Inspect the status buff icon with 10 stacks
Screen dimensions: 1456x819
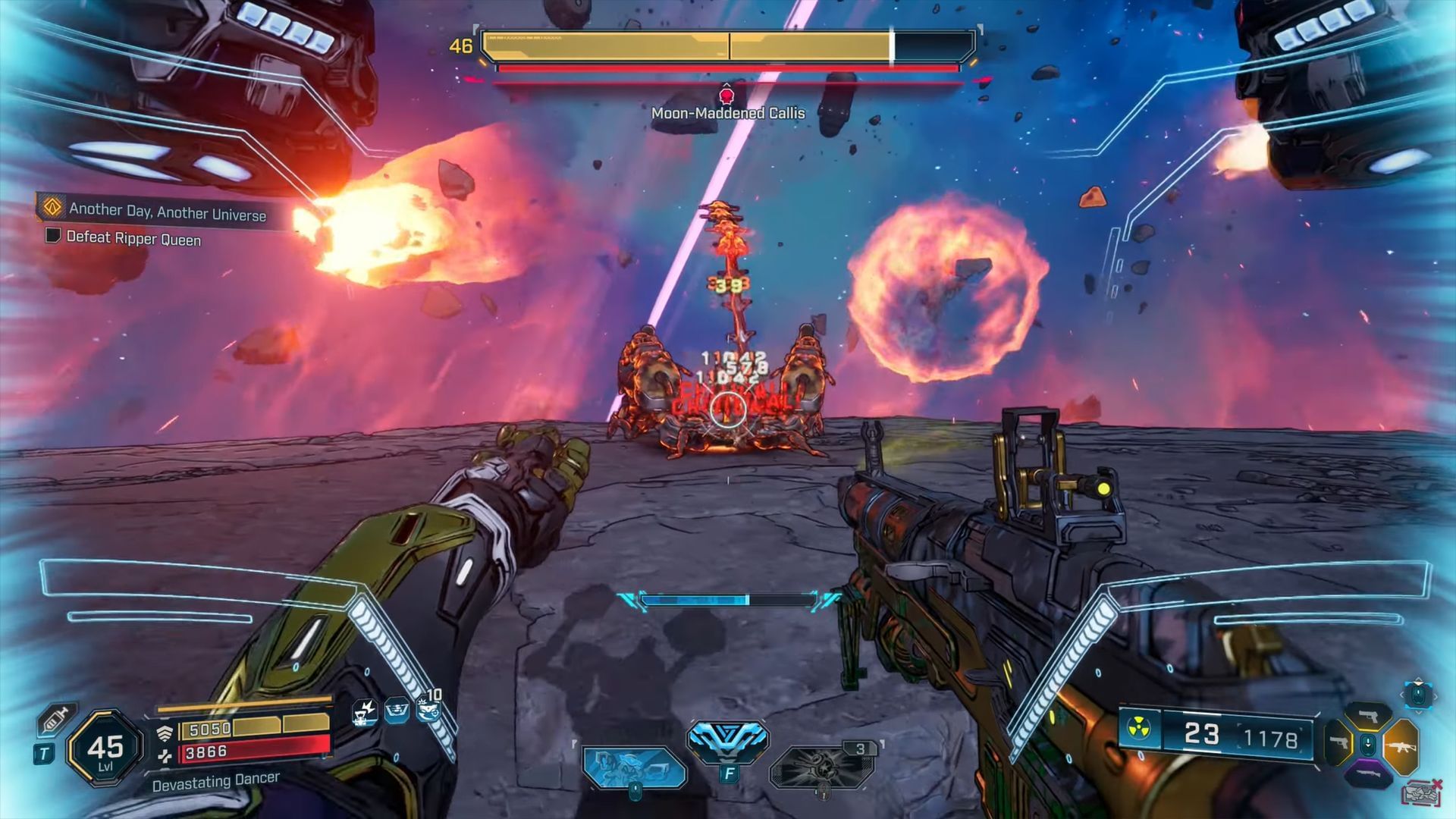(x=428, y=708)
